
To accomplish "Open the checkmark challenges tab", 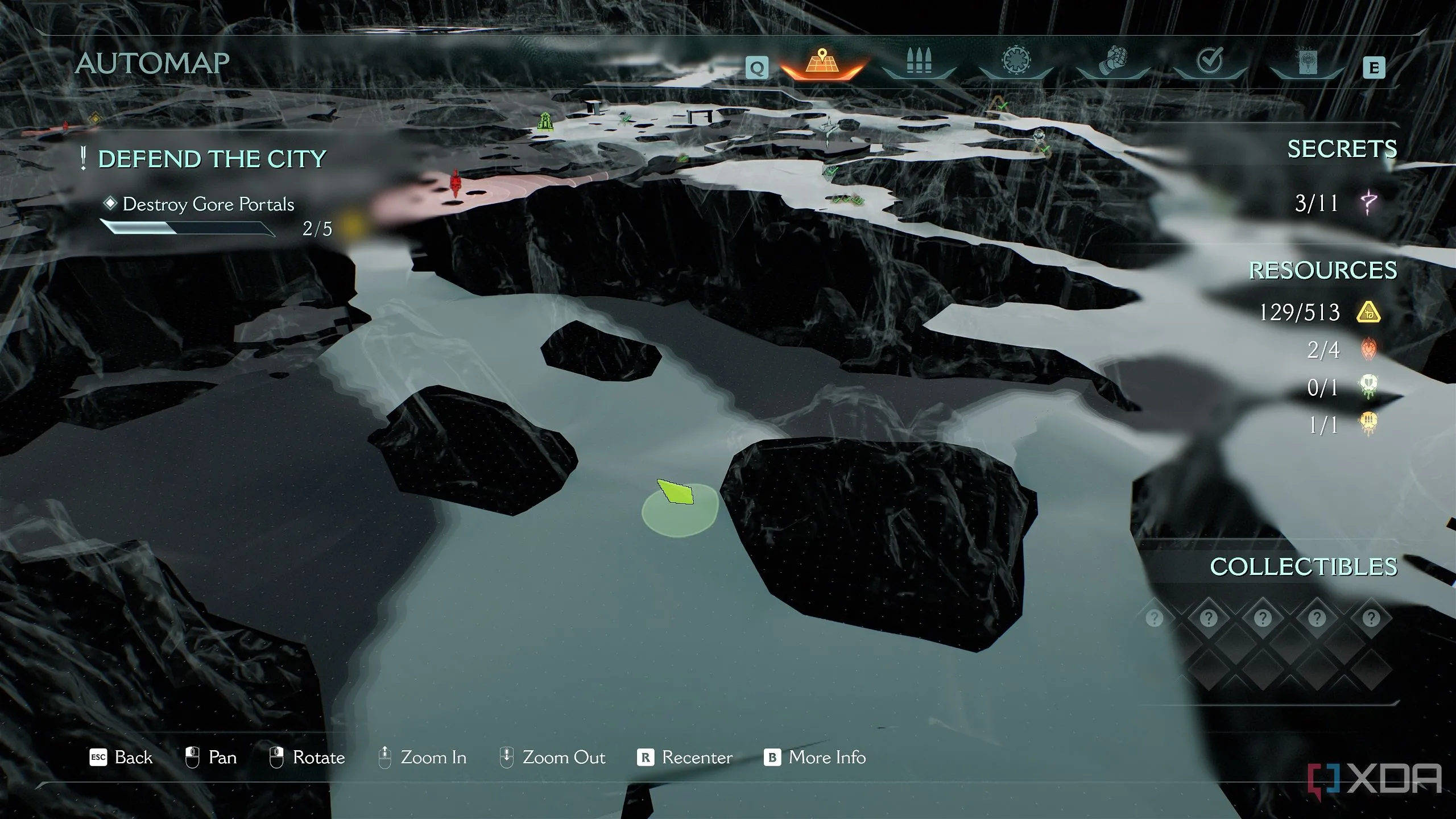I will point(1210,61).
